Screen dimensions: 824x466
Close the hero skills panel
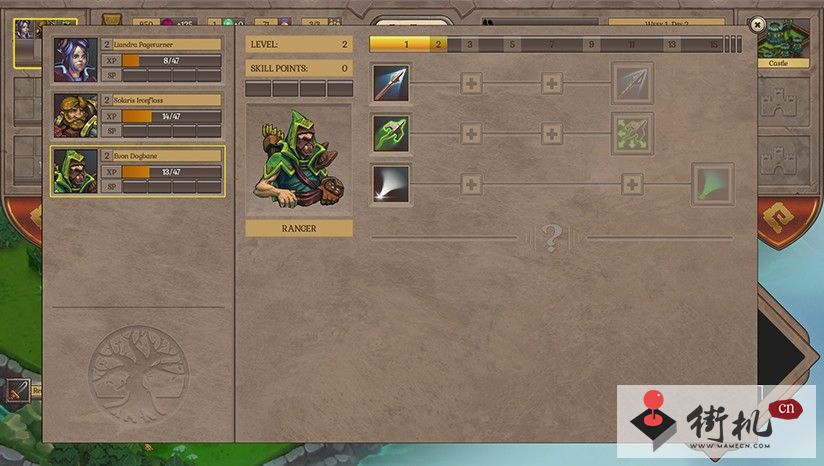click(757, 24)
